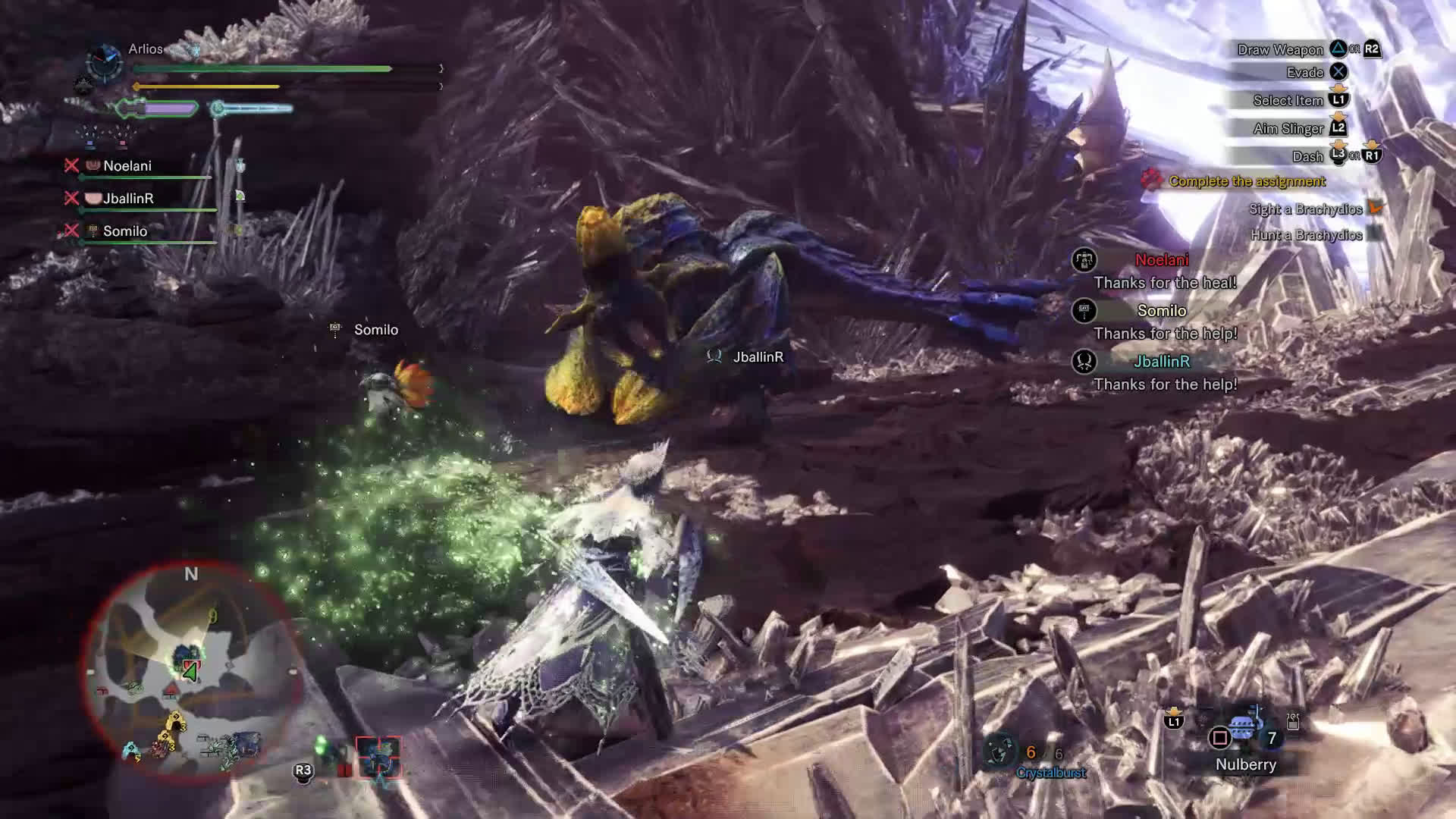
Task: Click the 'Hunt a Brachydios' objective
Action: (1306, 235)
